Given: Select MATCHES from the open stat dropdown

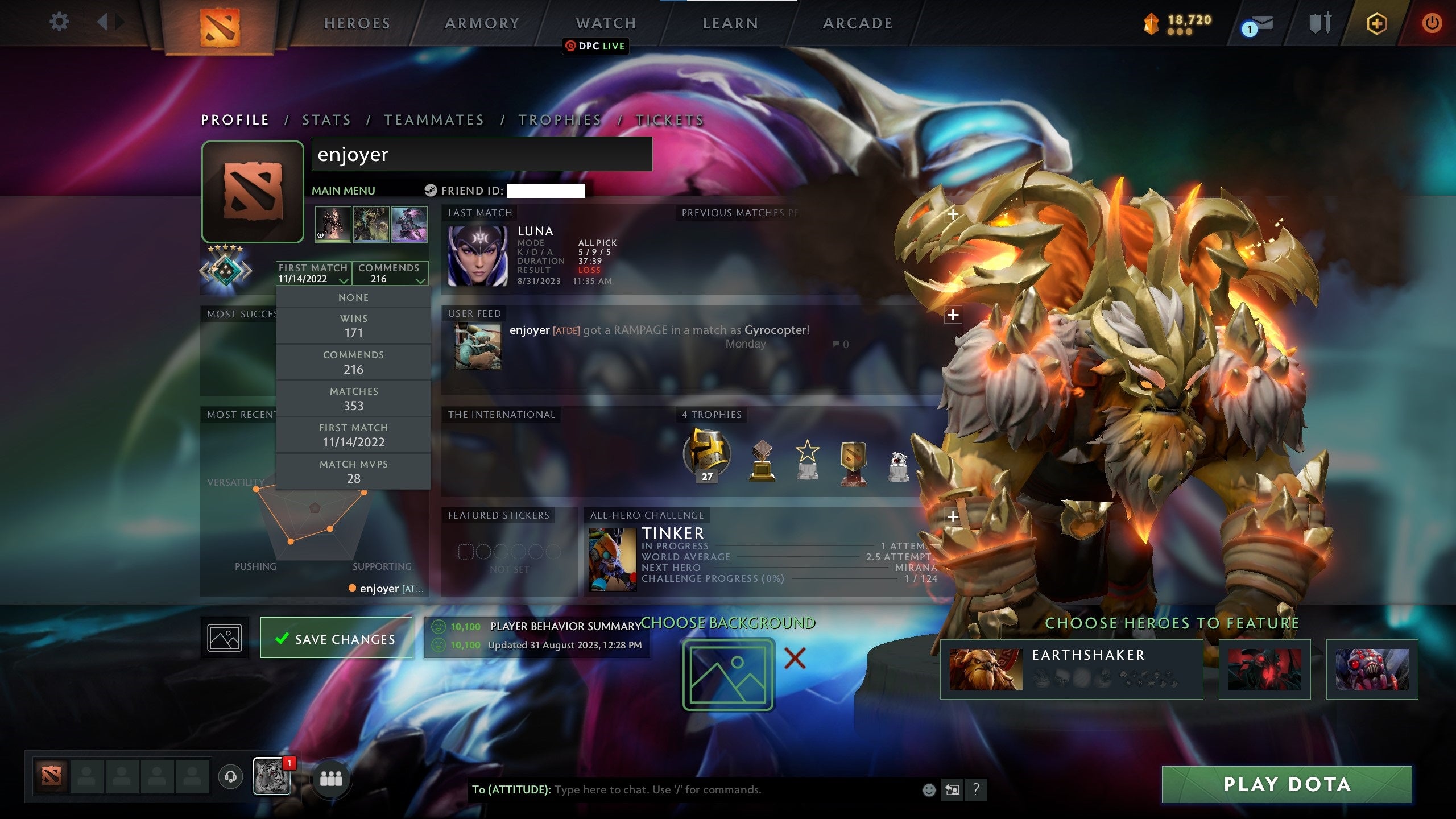Looking at the screenshot, I should click(x=353, y=398).
